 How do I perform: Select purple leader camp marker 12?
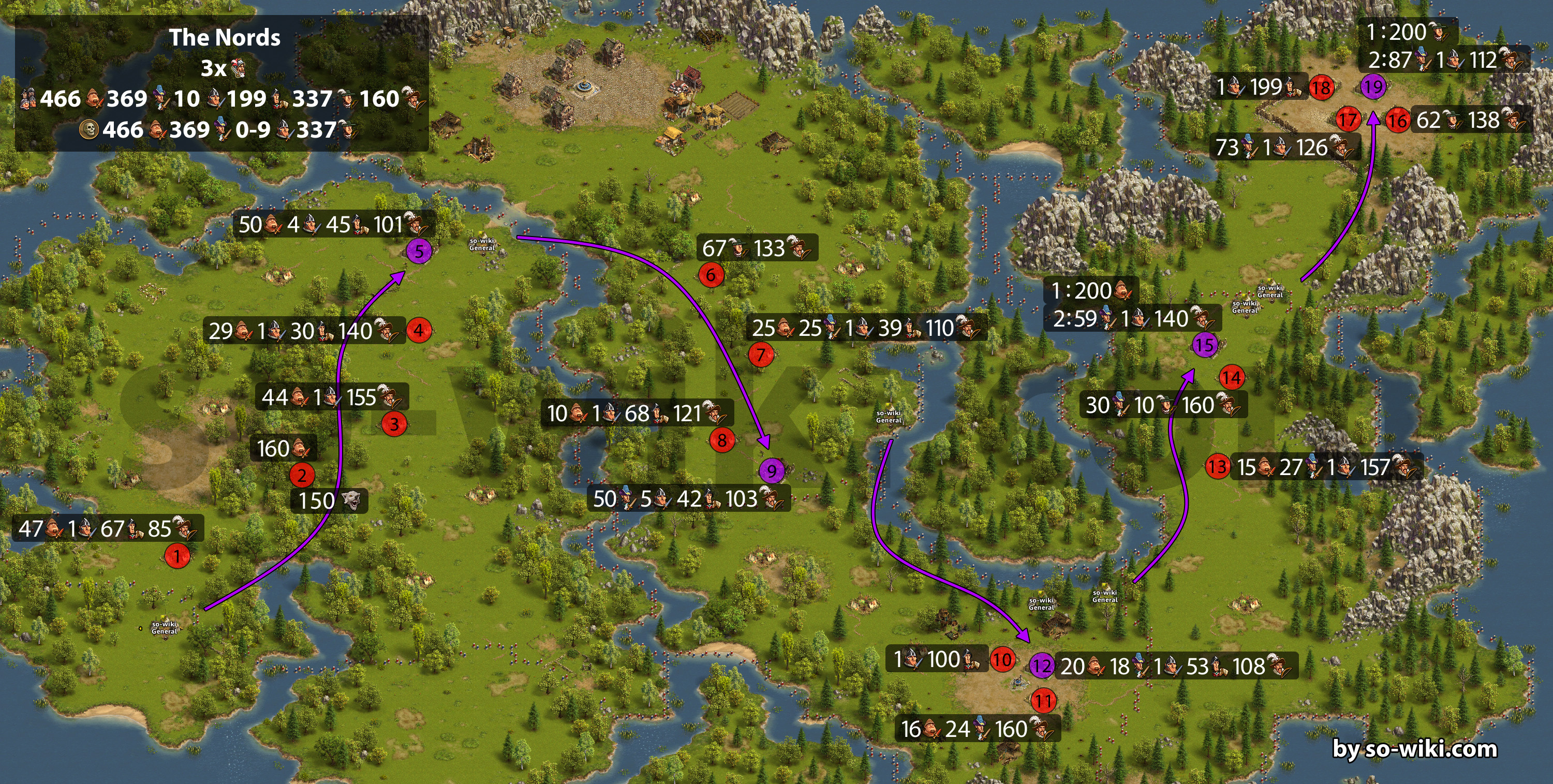tap(1041, 666)
